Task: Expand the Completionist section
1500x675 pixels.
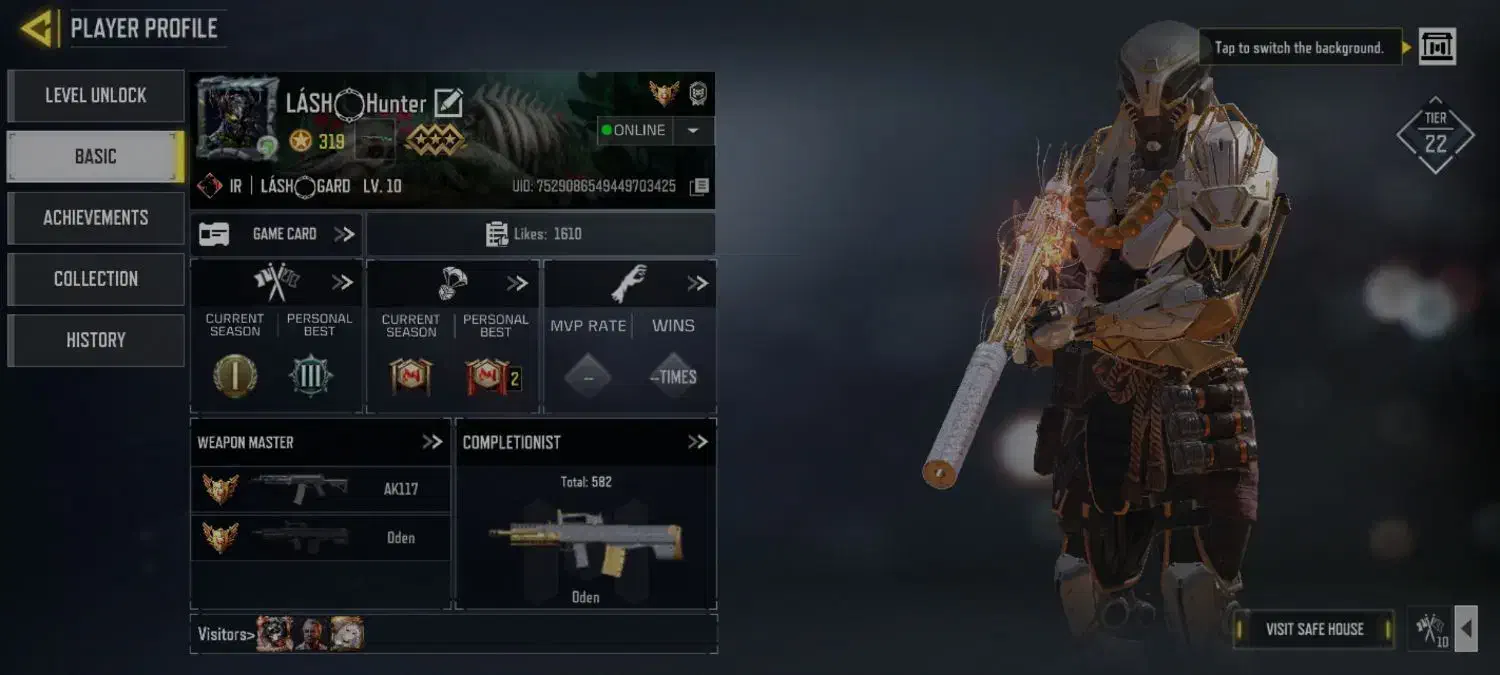Action: pos(697,442)
